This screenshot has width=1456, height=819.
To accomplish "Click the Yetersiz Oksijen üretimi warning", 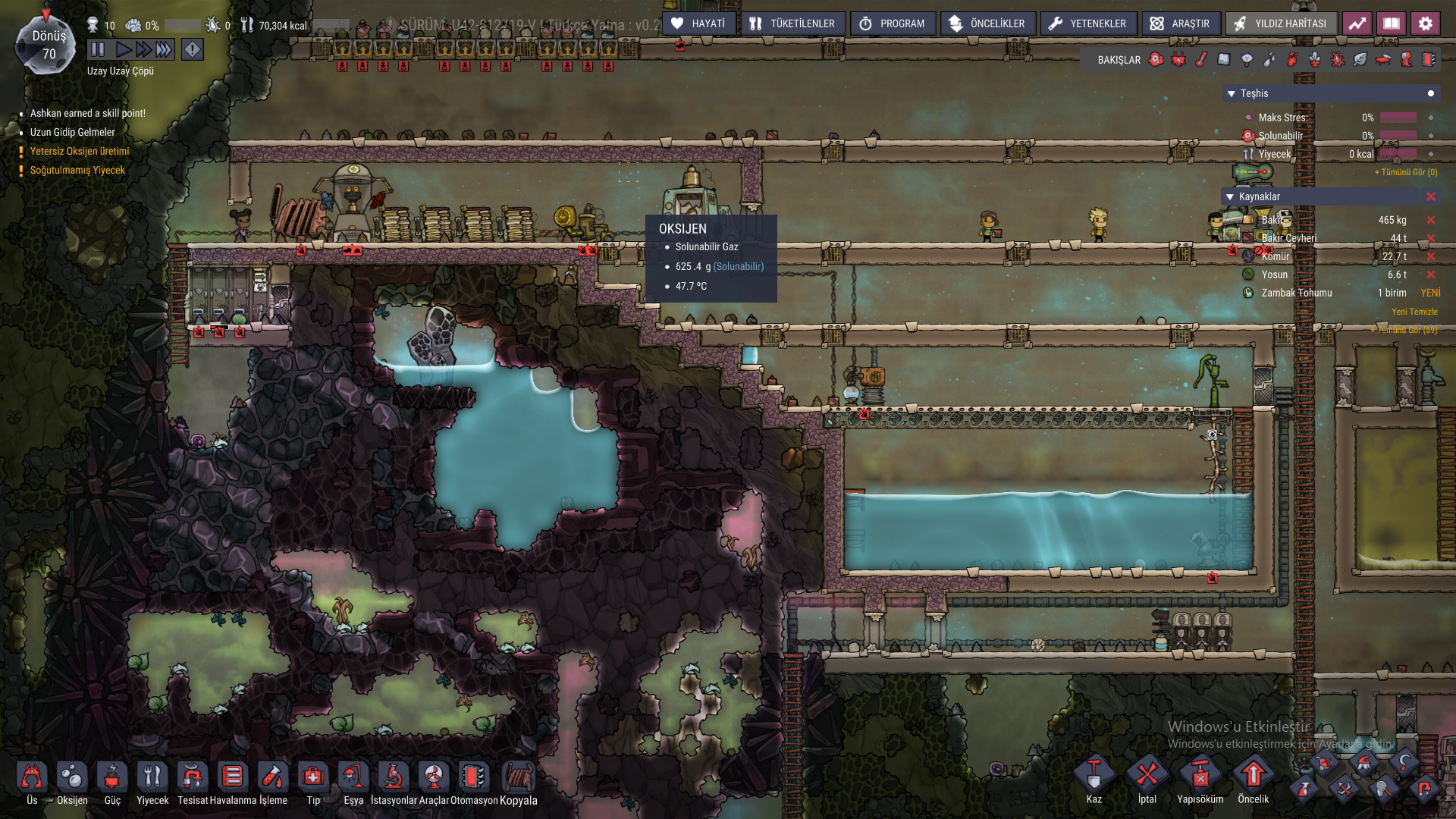I will click(80, 152).
